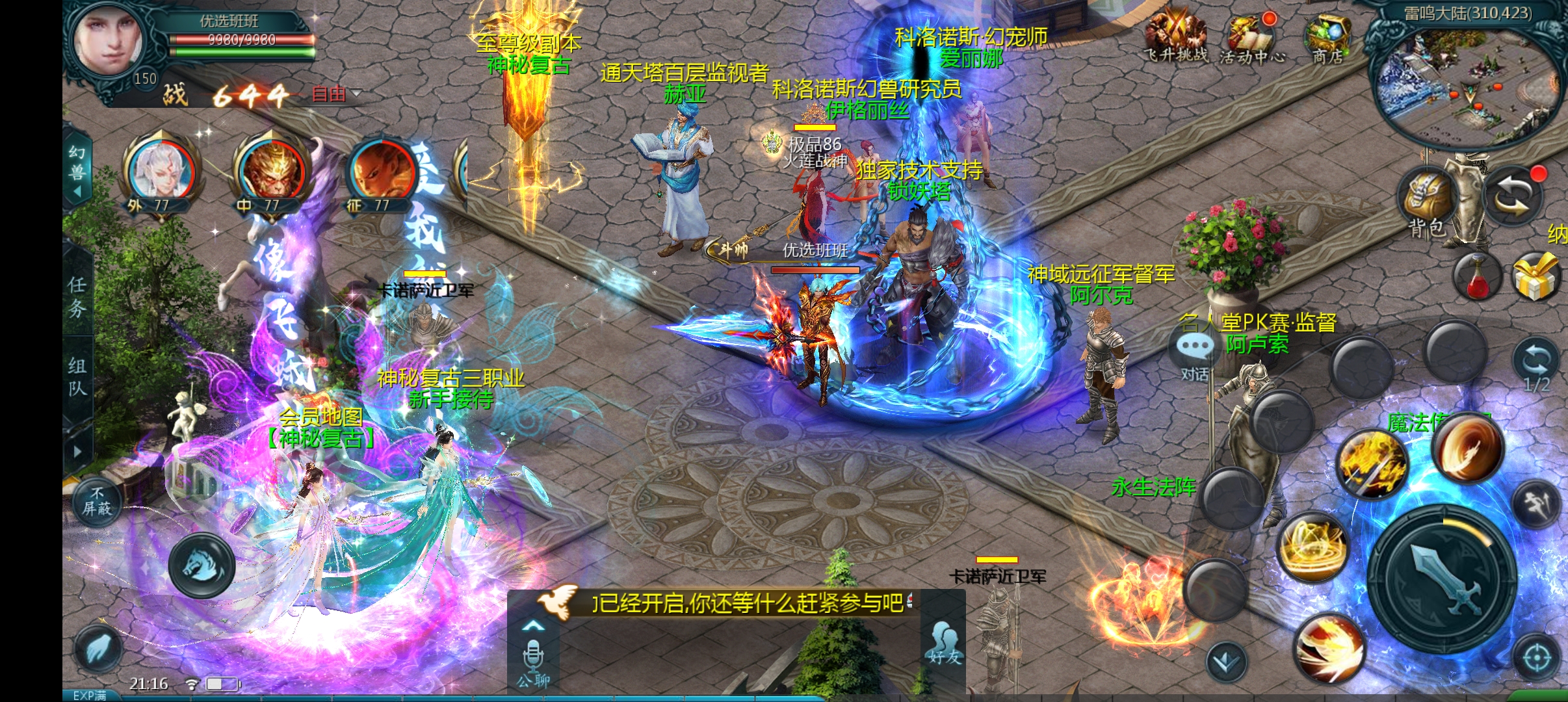Open the 任务 quest tab
This screenshot has height=702, width=1568.
point(77,296)
